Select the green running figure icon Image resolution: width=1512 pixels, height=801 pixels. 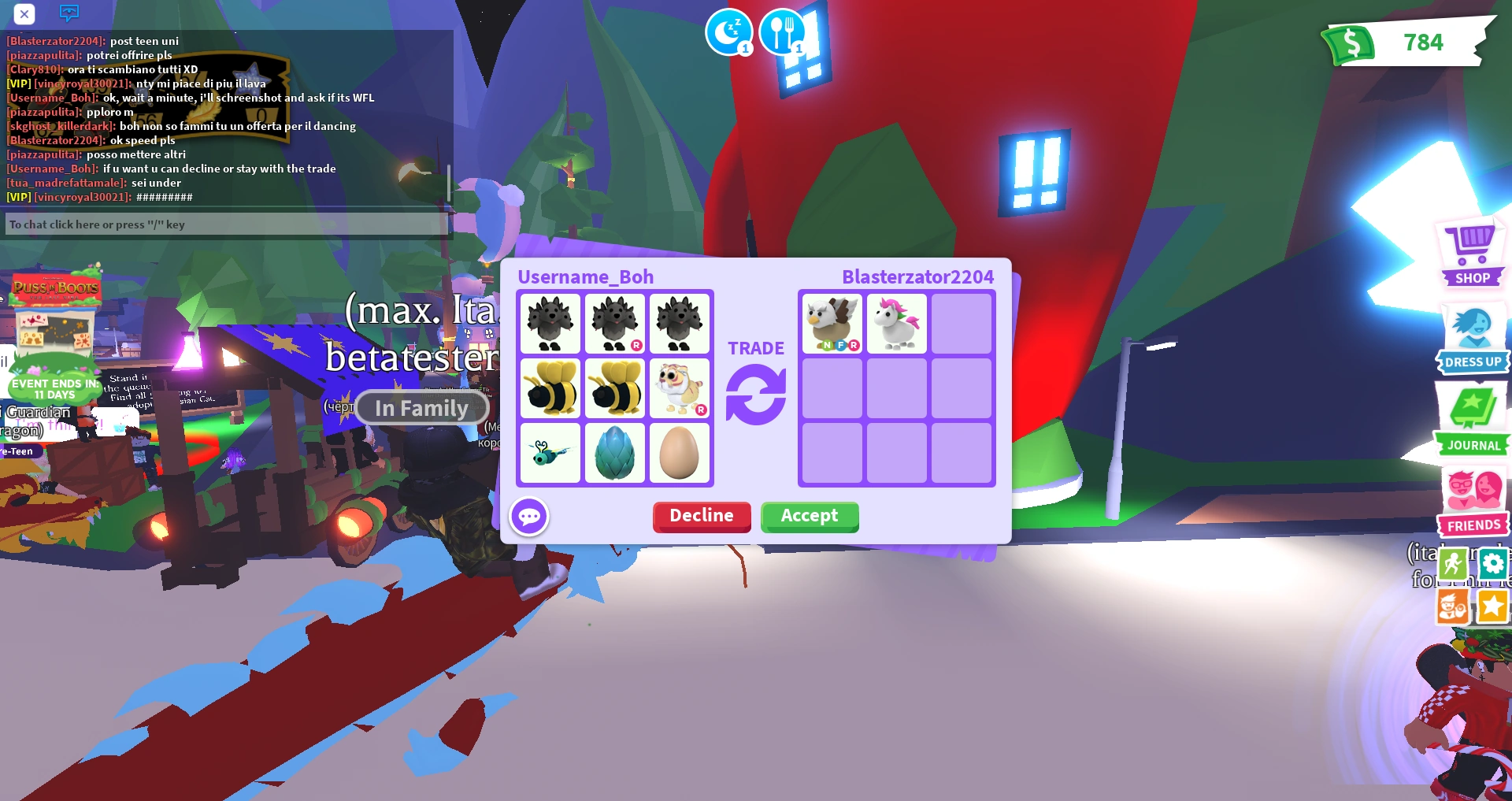[x=1454, y=564]
